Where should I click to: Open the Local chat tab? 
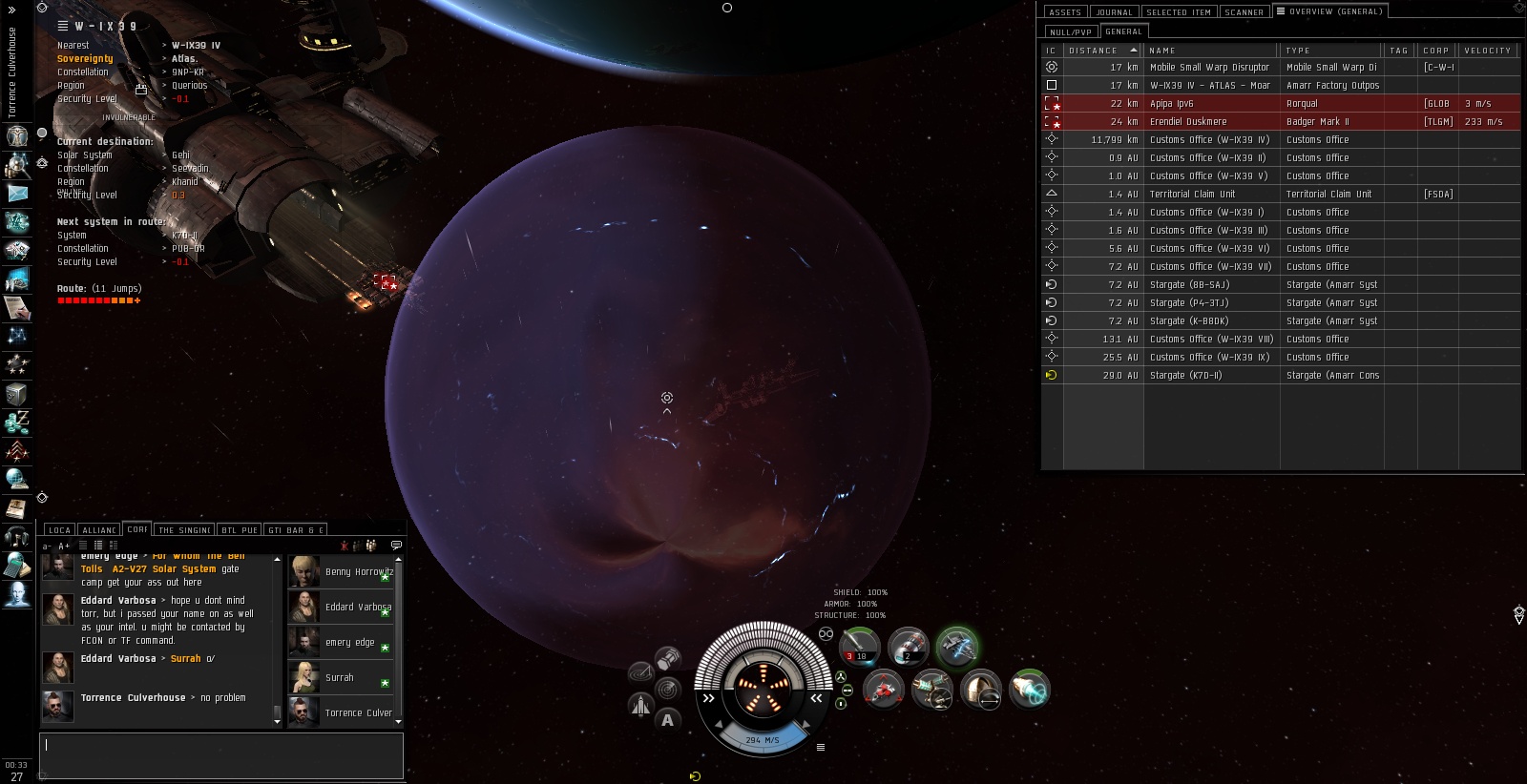[59, 530]
